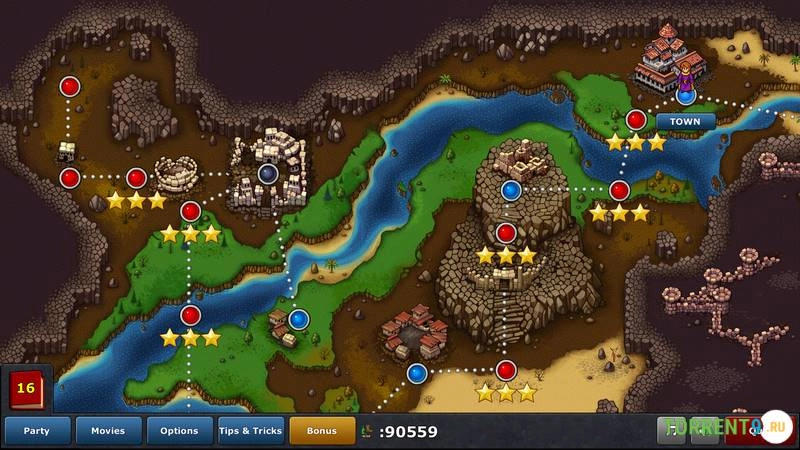The width and height of the screenshot is (800, 450).
Task: Select the red node directly below Town
Action: [x=636, y=120]
